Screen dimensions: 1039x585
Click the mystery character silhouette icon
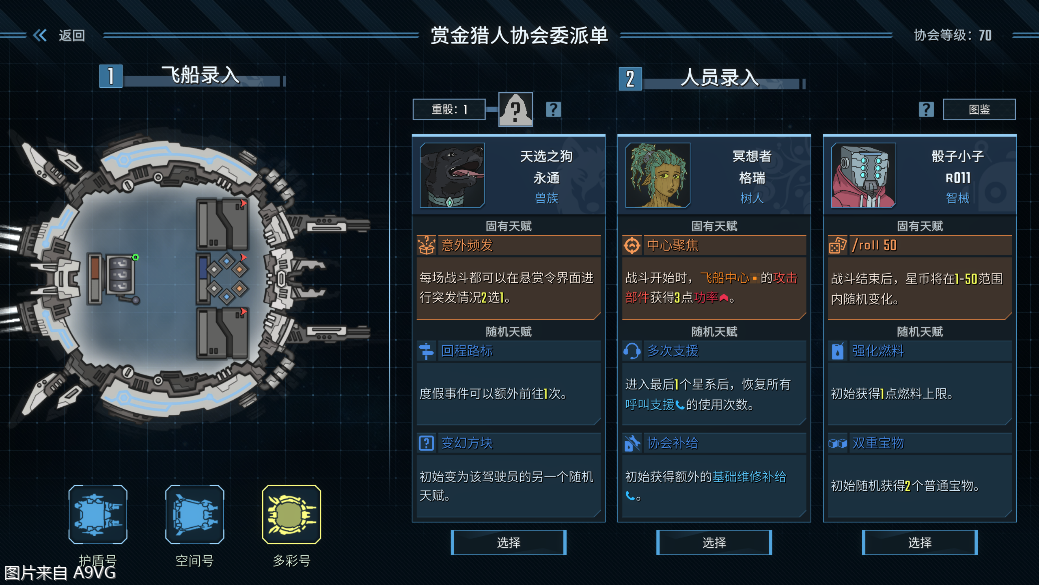click(516, 109)
